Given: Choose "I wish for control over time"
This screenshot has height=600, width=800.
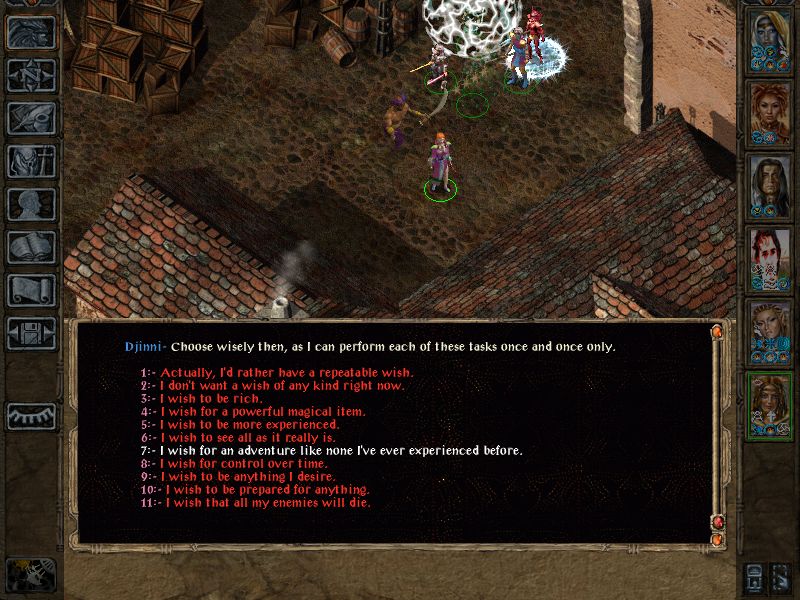Looking at the screenshot, I should [246, 463].
